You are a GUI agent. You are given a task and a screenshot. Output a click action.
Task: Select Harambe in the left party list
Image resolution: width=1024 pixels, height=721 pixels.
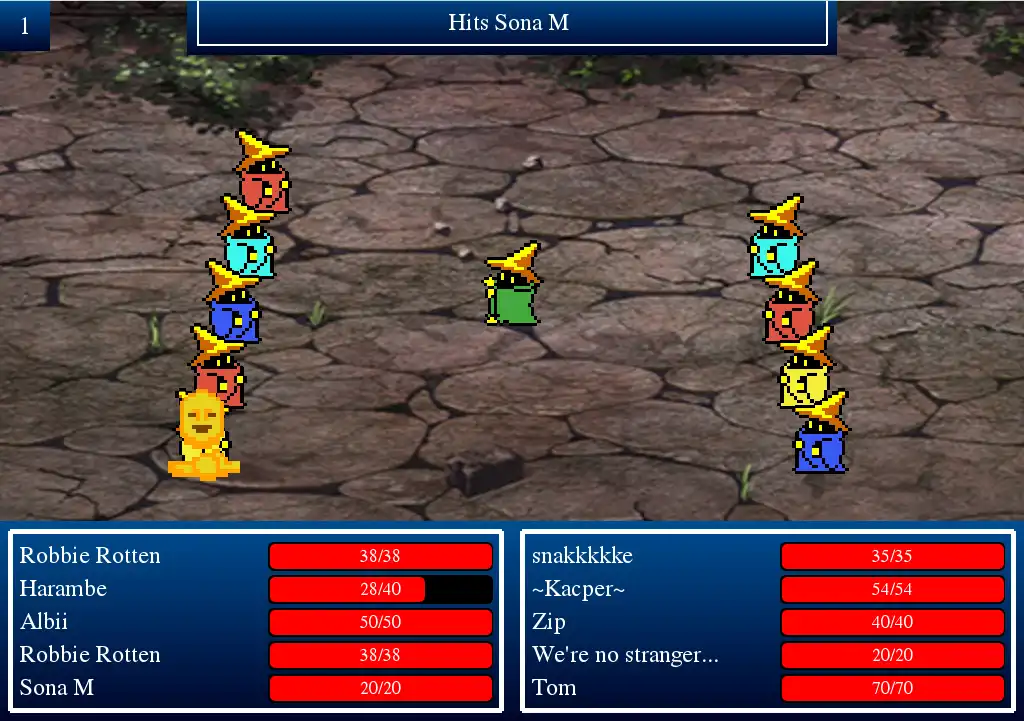(63, 589)
